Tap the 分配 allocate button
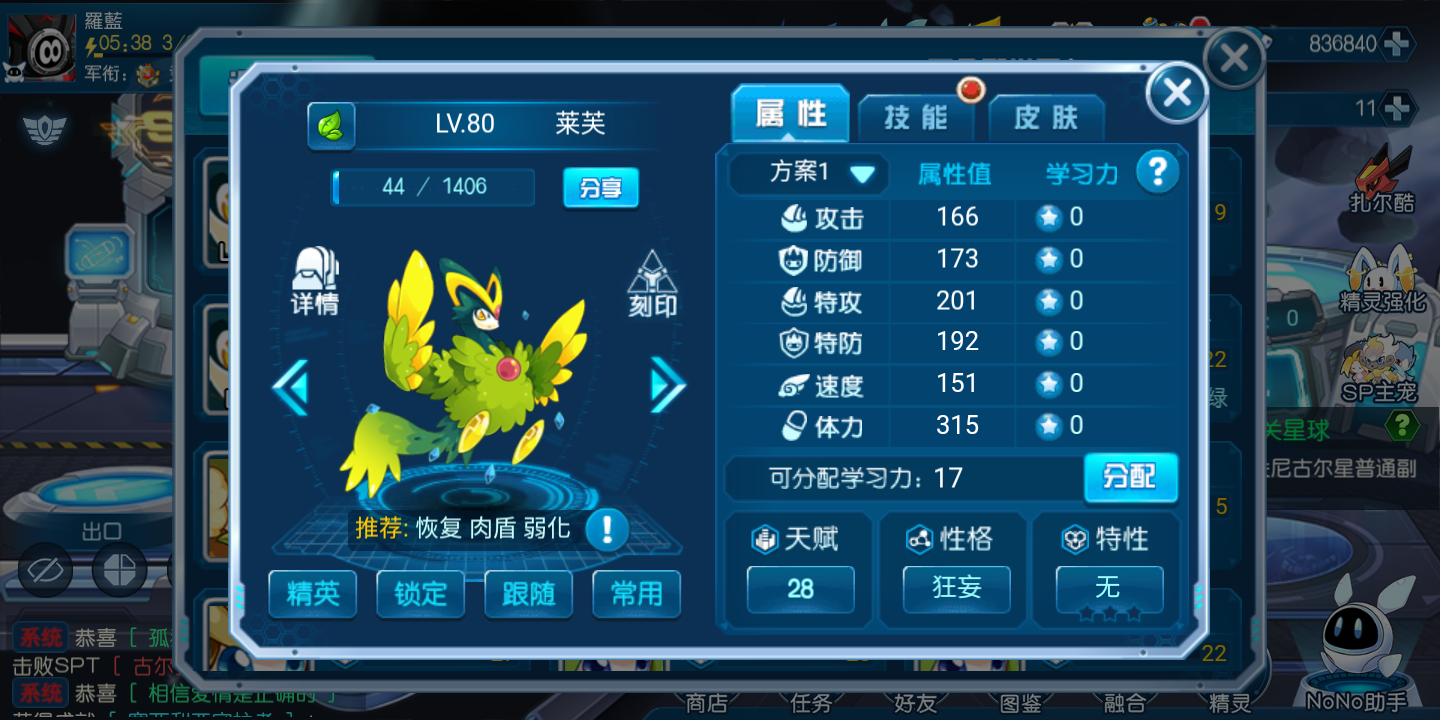 click(1130, 477)
